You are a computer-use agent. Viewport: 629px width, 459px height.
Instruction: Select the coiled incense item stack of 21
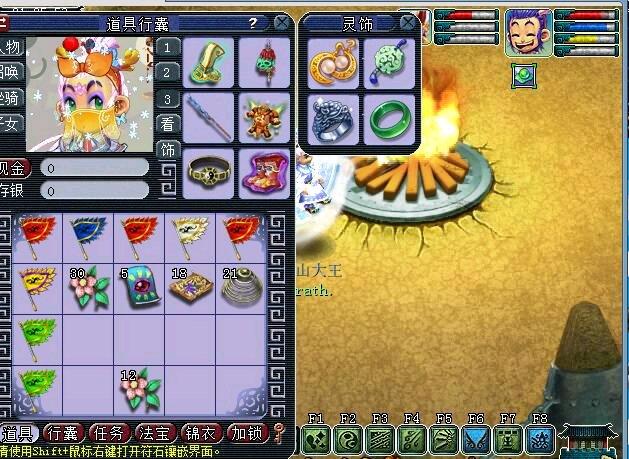[x=238, y=286]
